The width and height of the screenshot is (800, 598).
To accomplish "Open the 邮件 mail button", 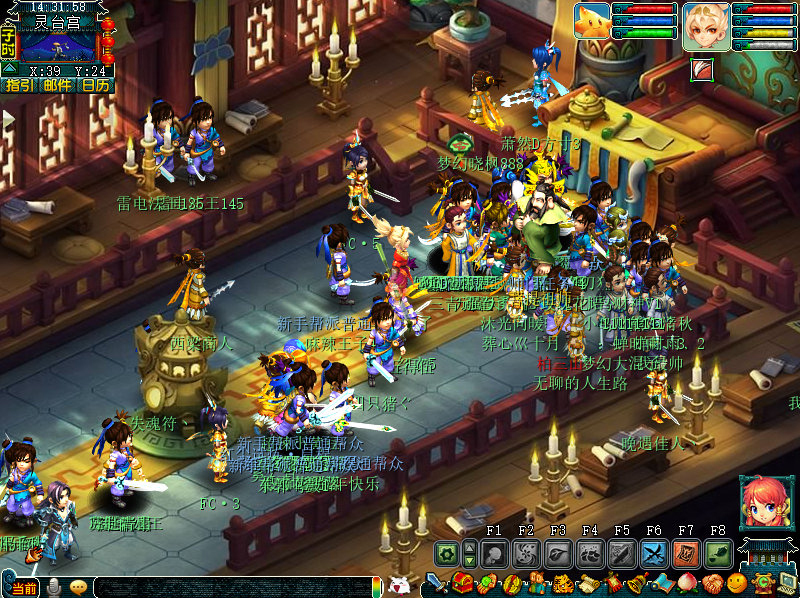I will 57,86.
